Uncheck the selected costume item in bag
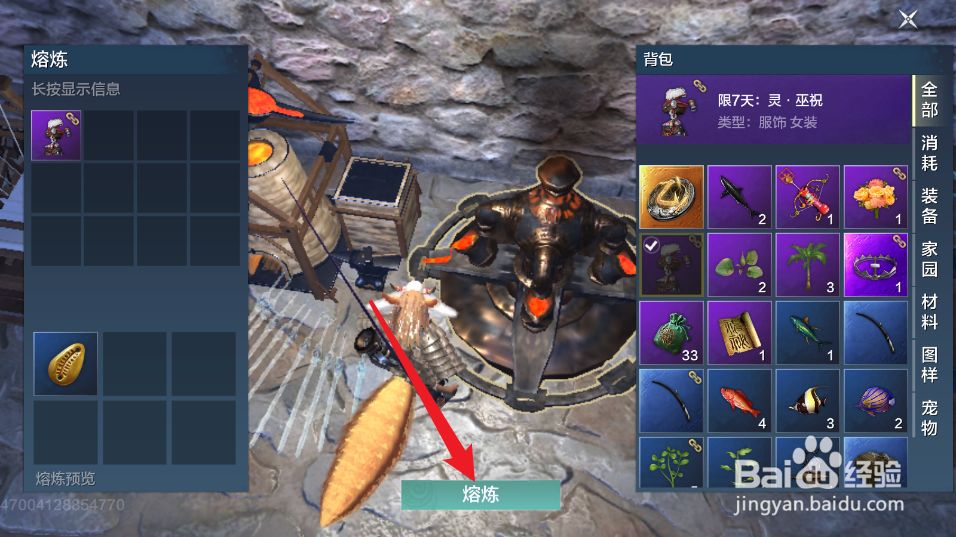956x537 pixels. pos(671,265)
